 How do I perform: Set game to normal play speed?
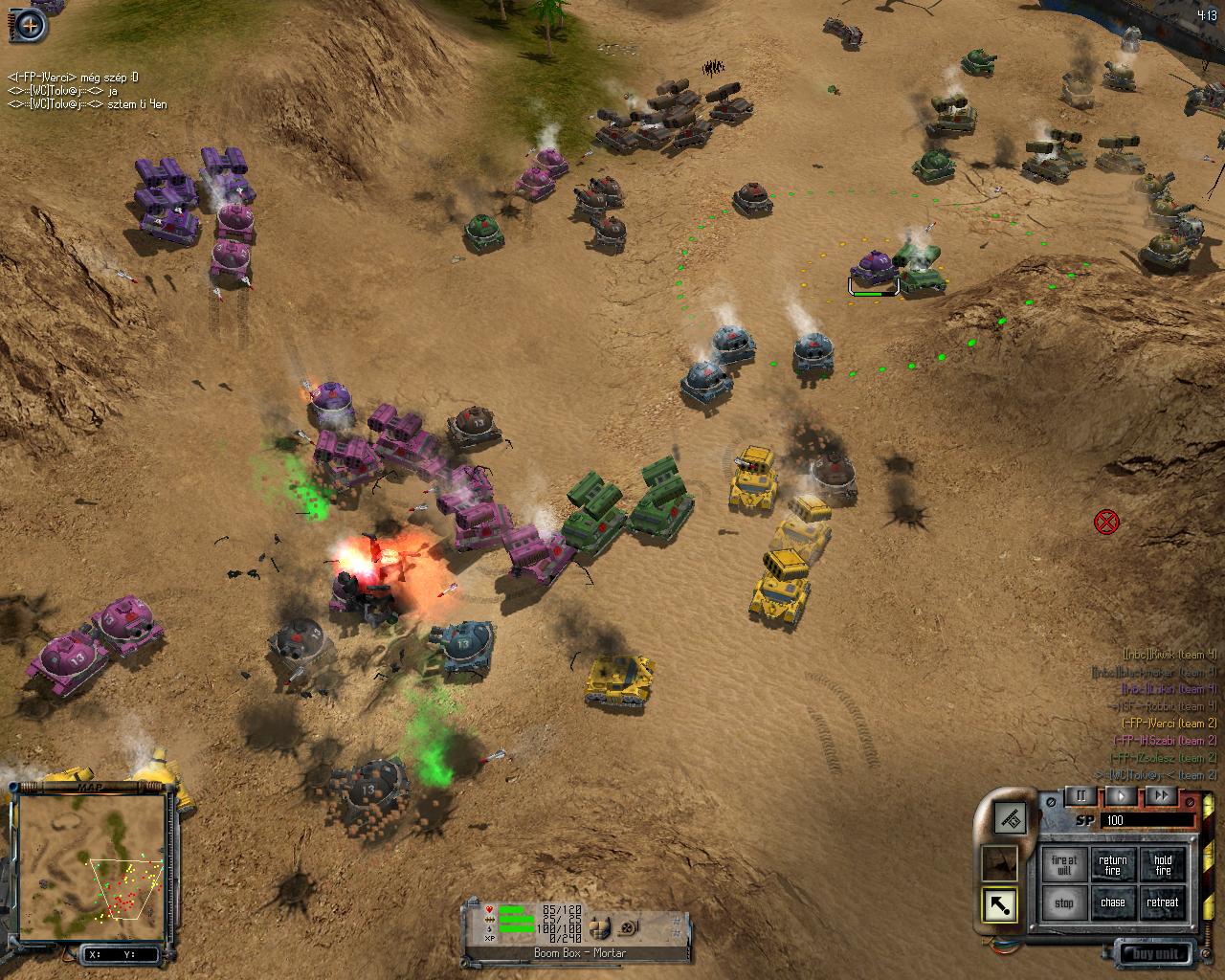pos(1122,795)
